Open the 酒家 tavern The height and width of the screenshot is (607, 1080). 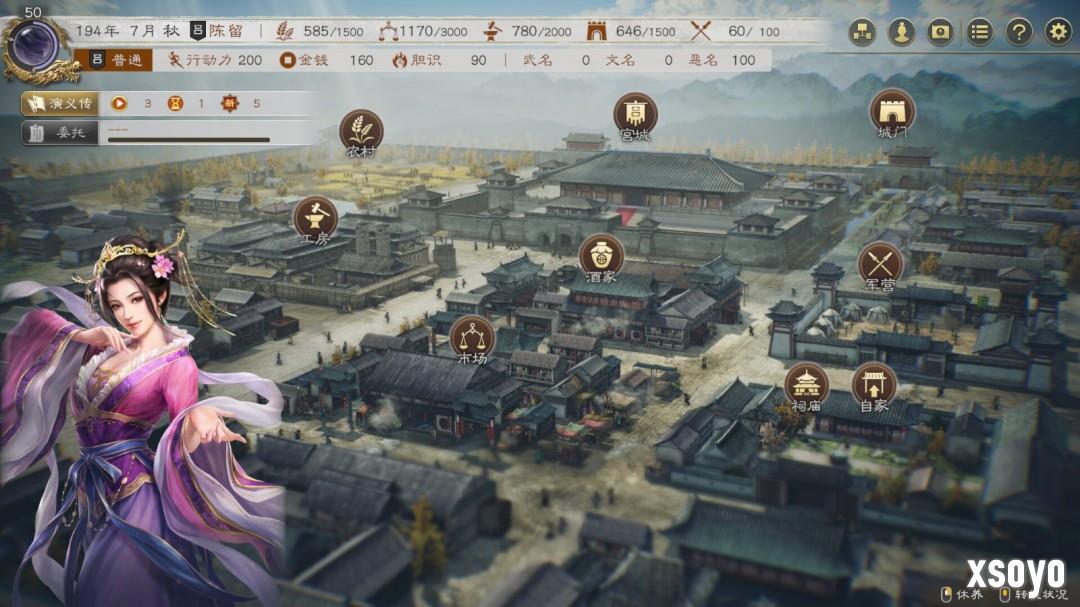pyautogui.click(x=601, y=256)
